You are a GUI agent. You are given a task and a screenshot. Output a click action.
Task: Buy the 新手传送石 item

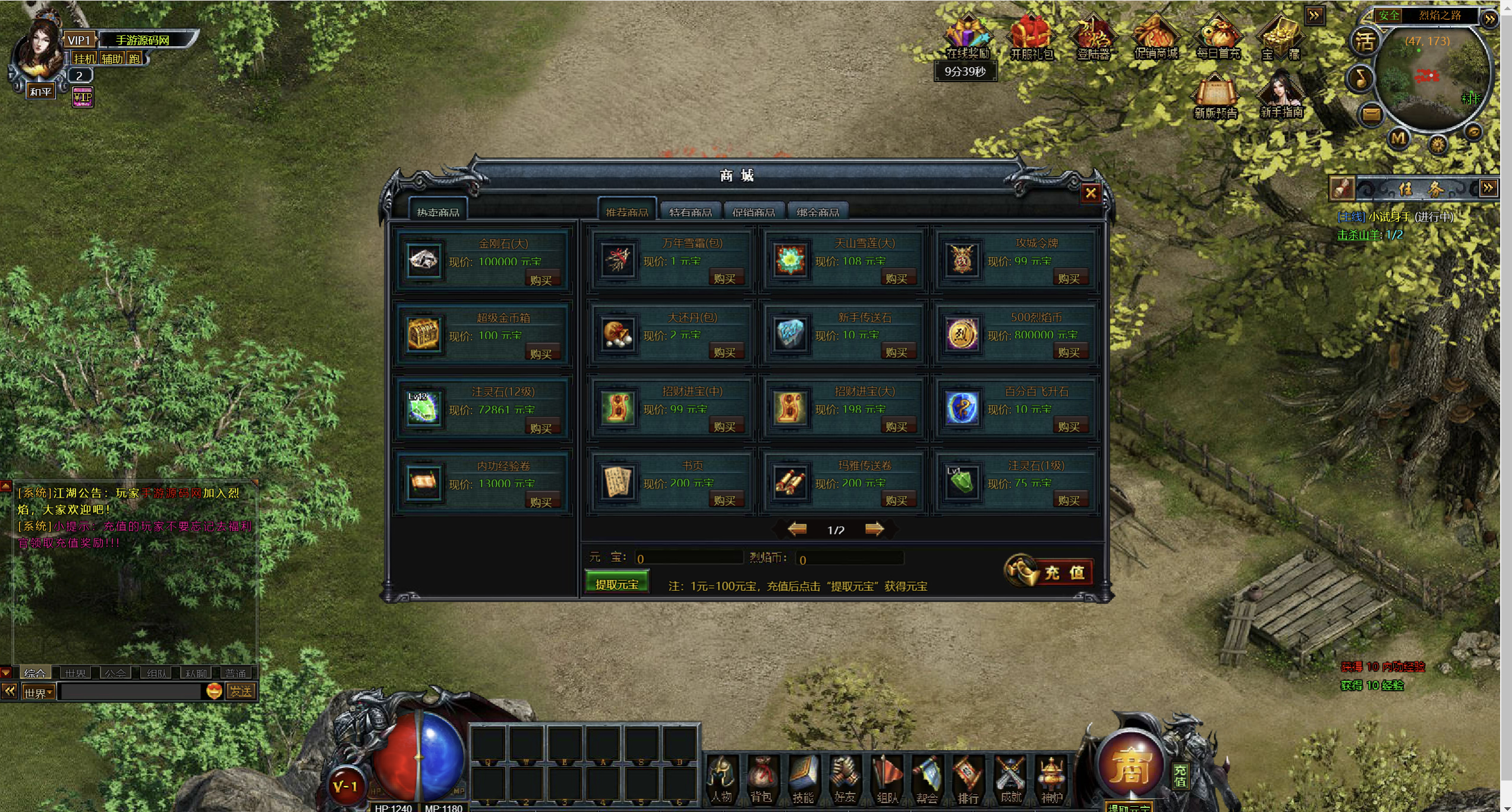coord(896,353)
